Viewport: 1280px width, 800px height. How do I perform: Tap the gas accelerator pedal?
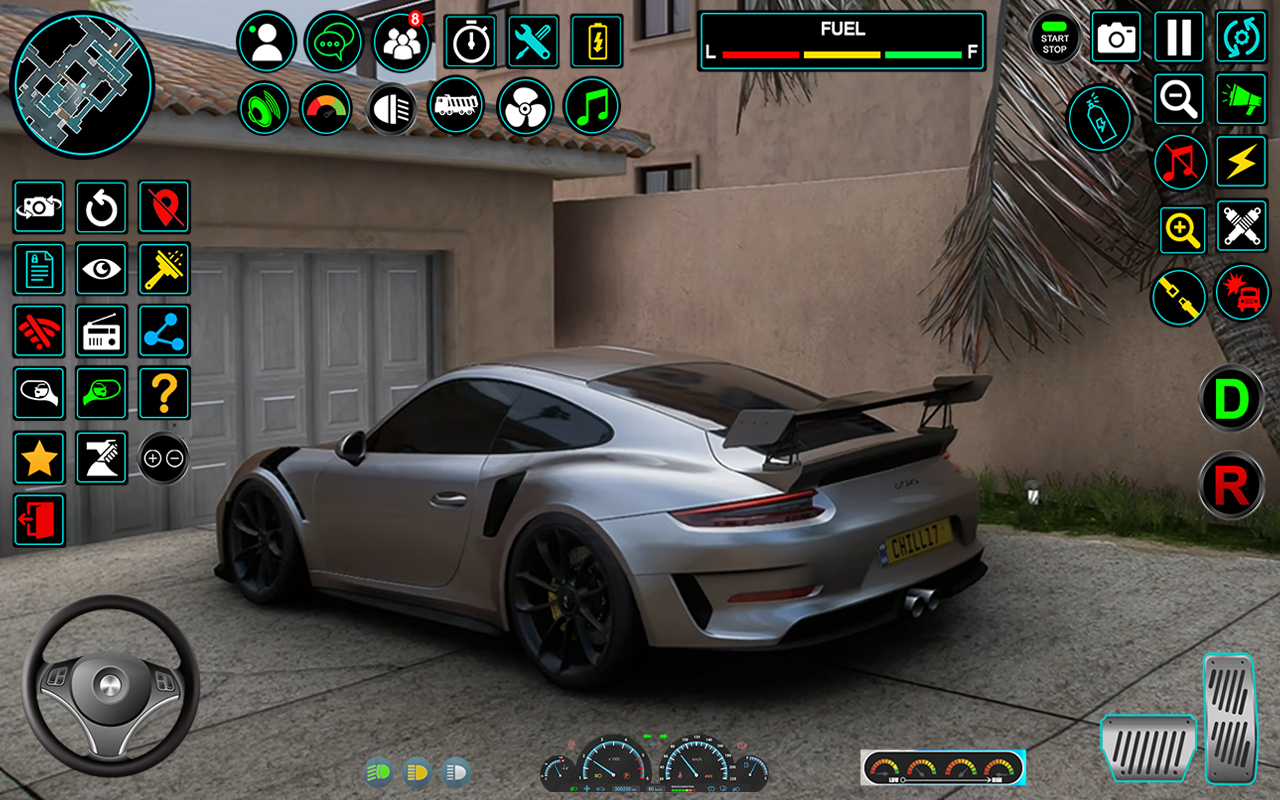[x=1229, y=717]
